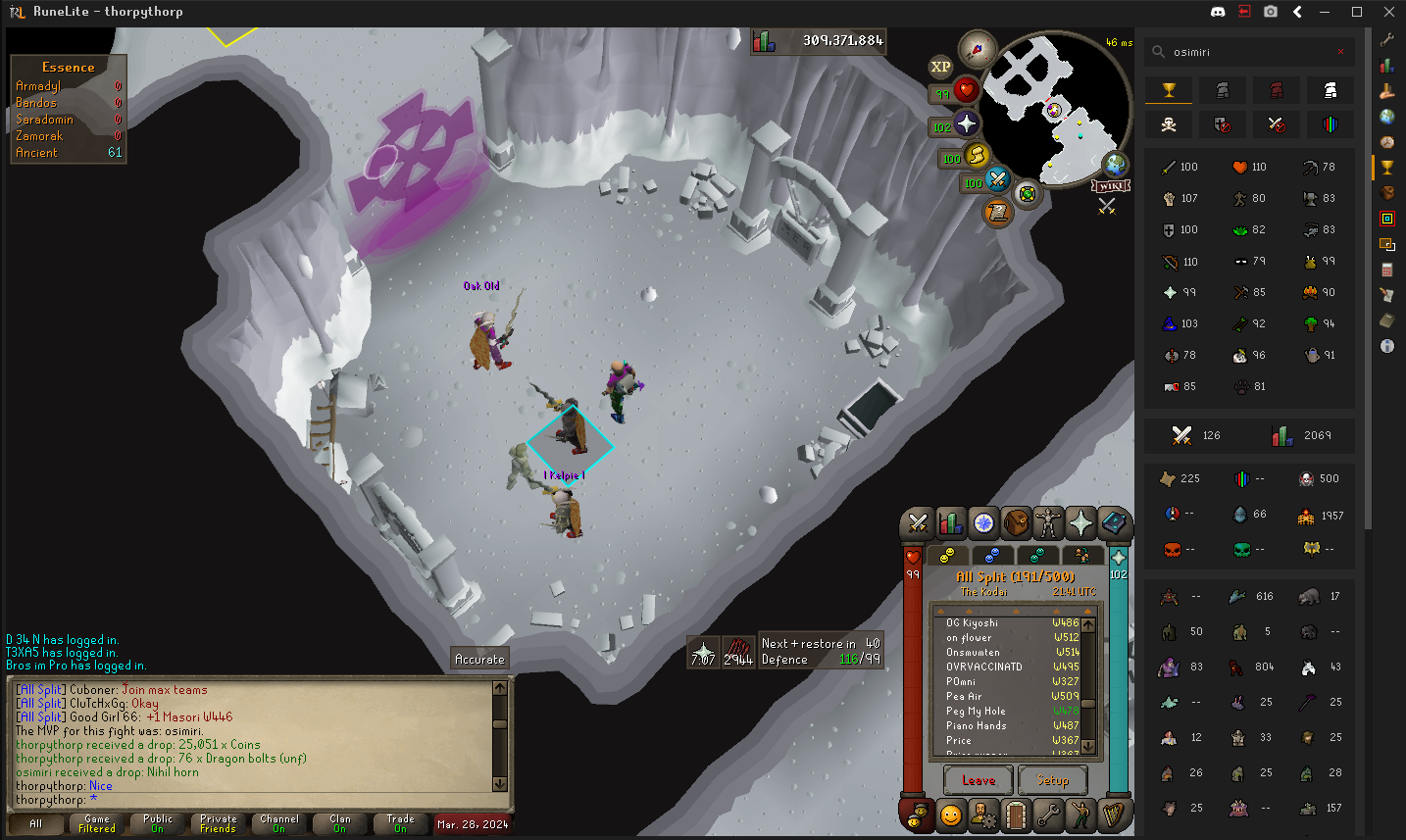1406x840 pixels.
Task: Click the compass to face north
Action: point(977,48)
